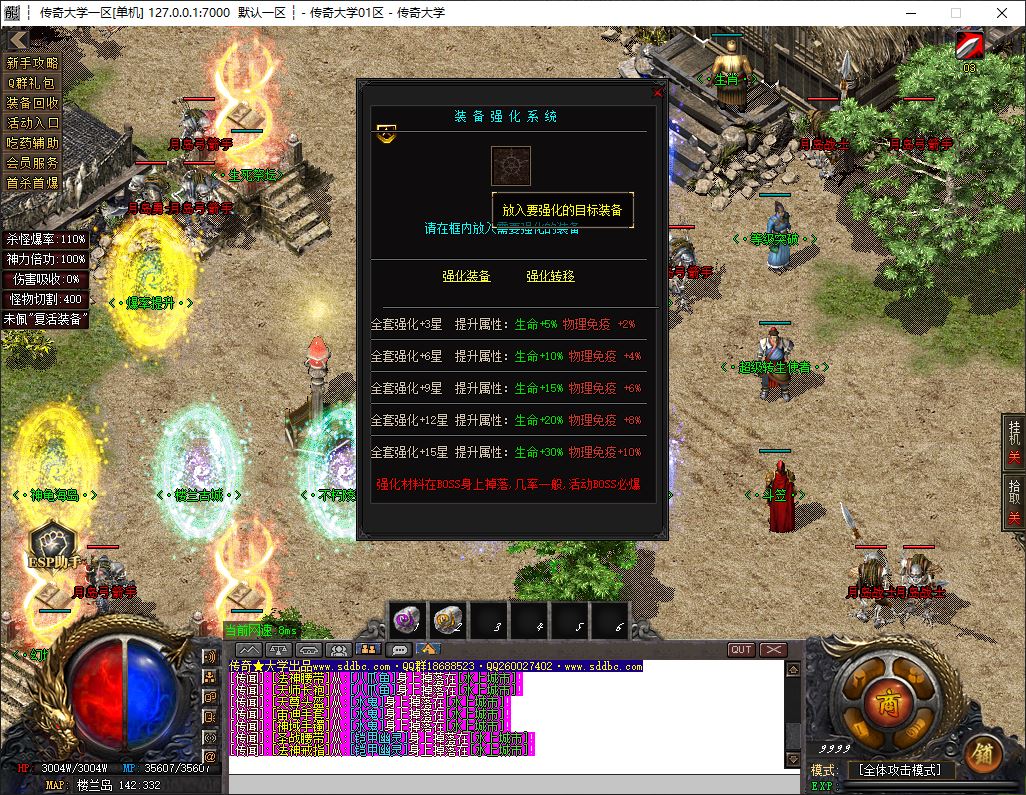Click the OUT button above the chat
The height and width of the screenshot is (795, 1026).
coord(741,650)
